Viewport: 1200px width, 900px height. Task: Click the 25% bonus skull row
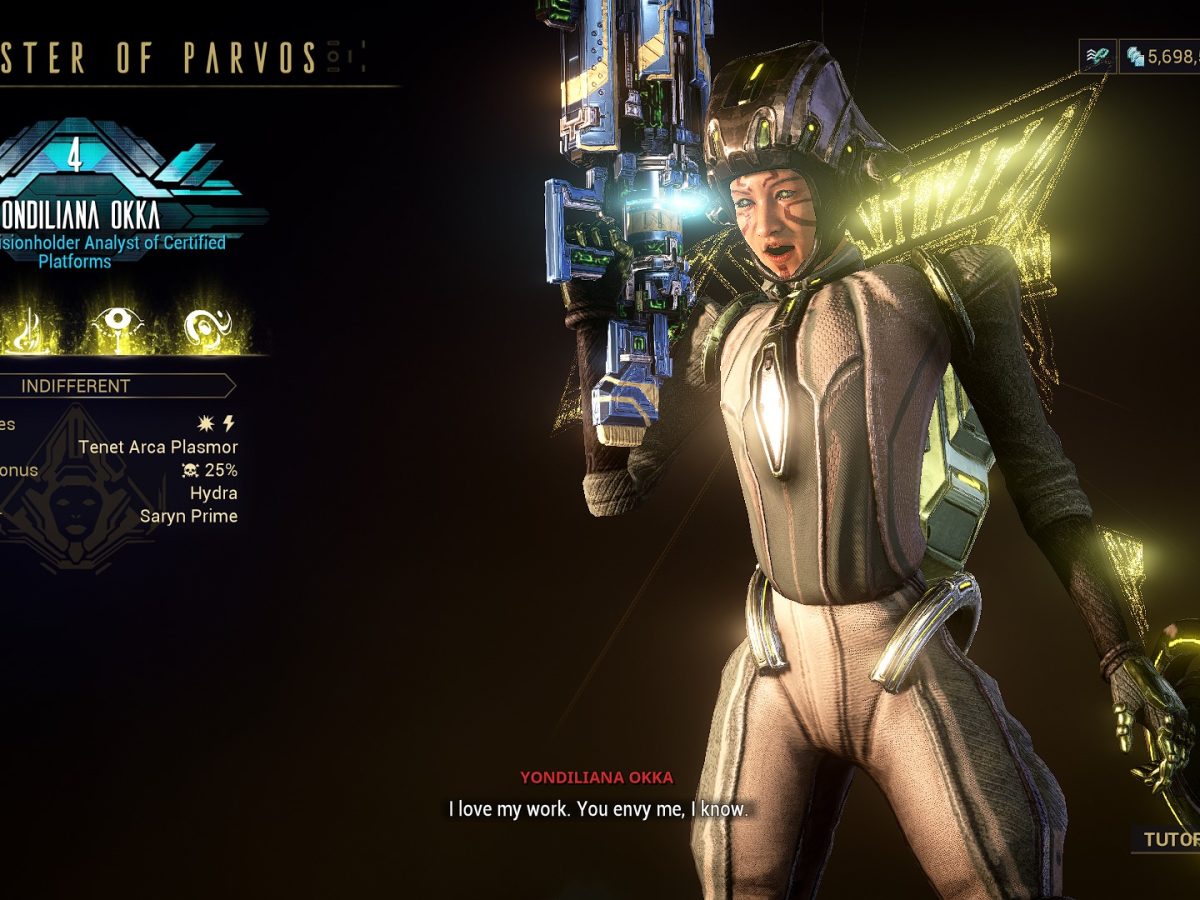209,470
